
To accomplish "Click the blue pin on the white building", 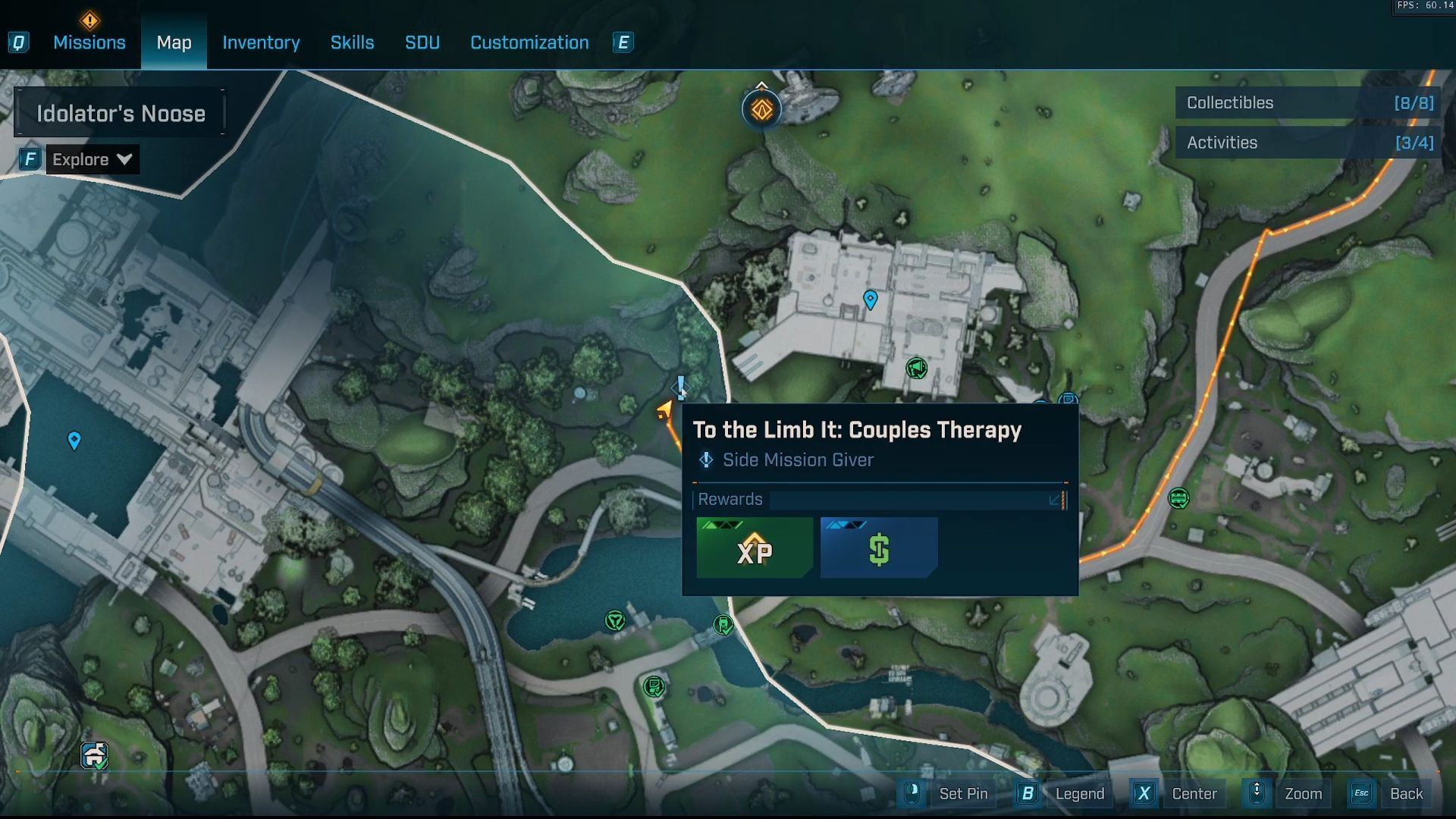I will (x=871, y=299).
